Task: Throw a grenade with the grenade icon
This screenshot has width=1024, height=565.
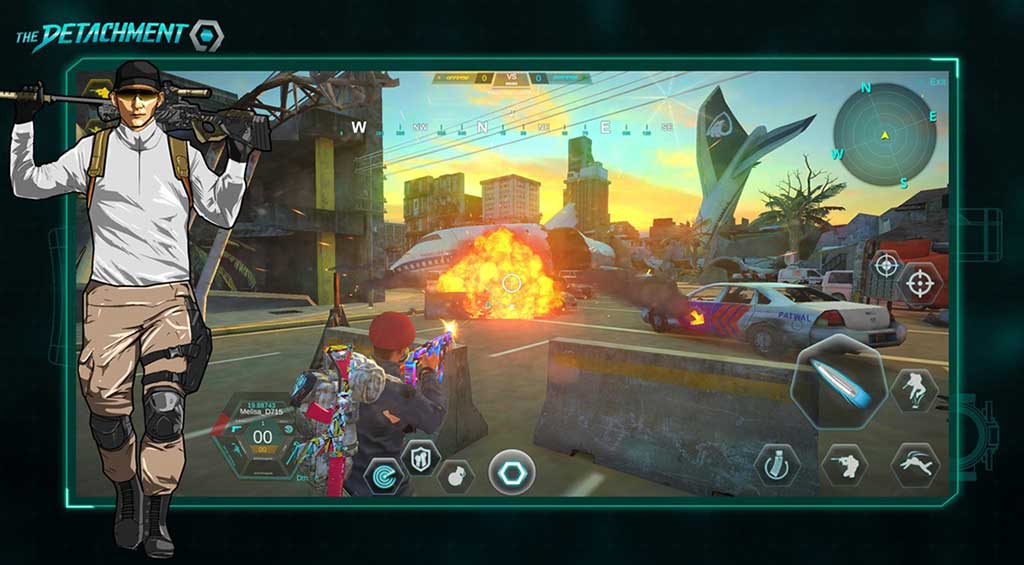Action: point(455,476)
